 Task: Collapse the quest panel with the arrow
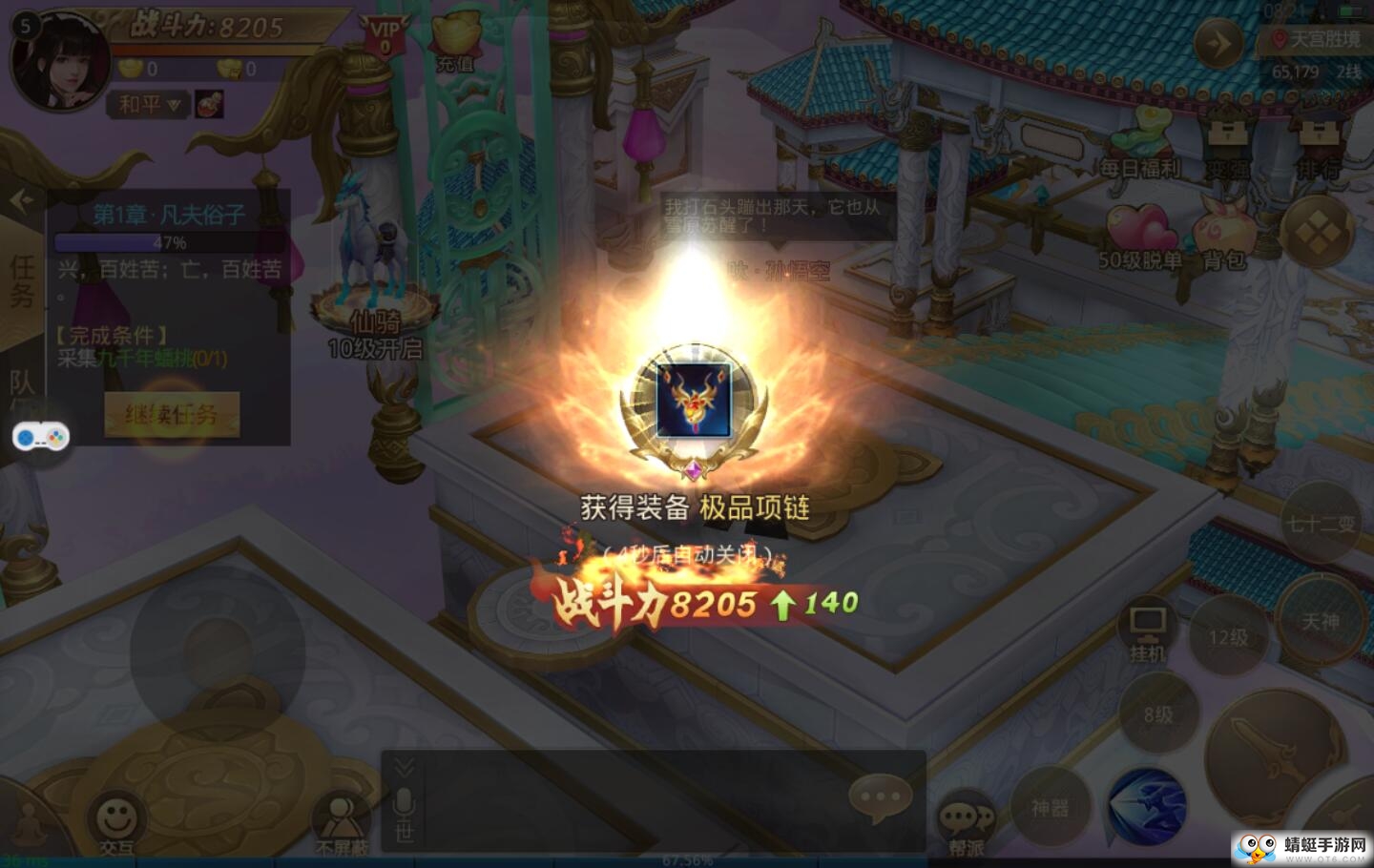21,200
